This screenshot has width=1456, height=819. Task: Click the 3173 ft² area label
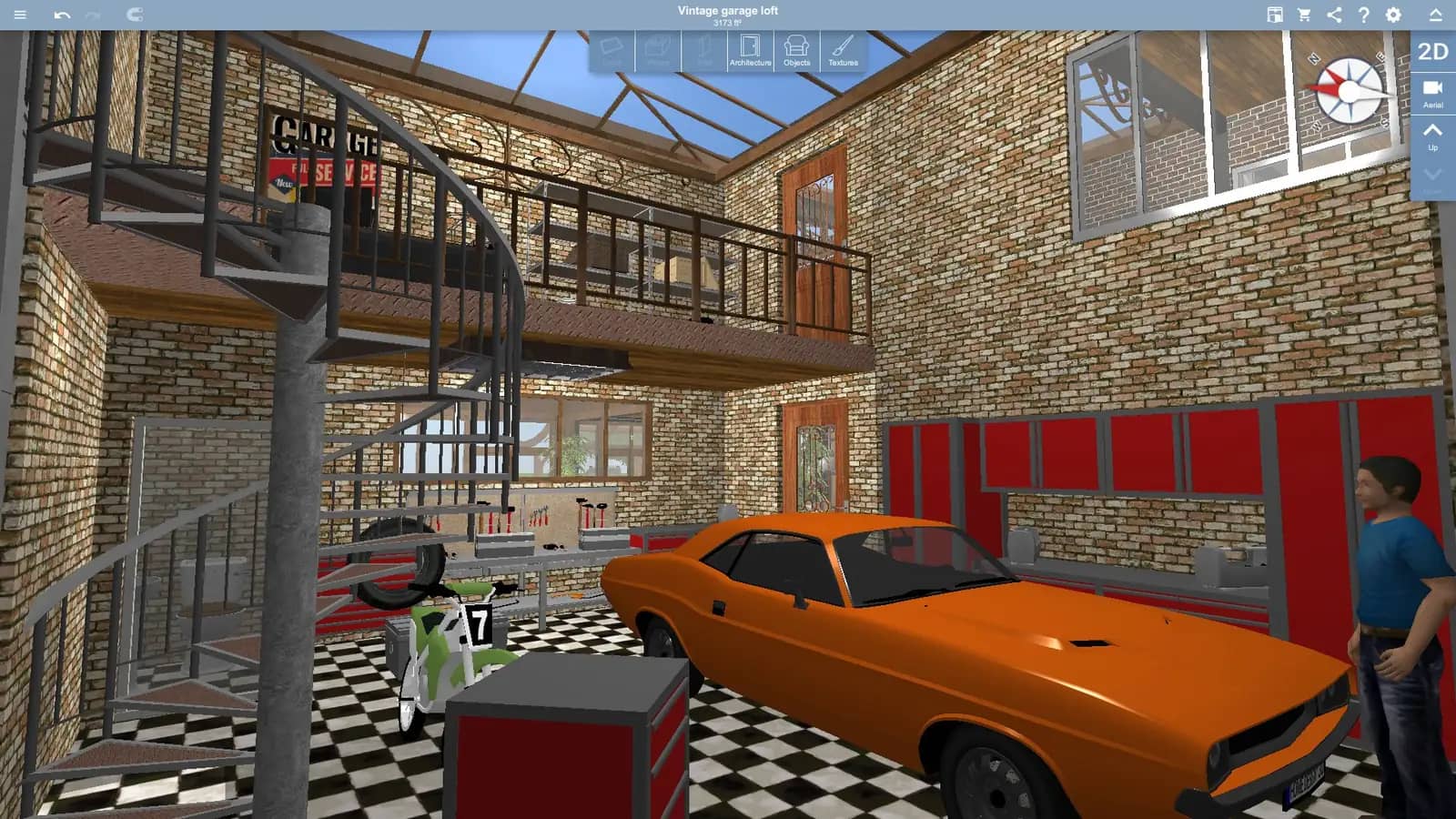[726, 21]
